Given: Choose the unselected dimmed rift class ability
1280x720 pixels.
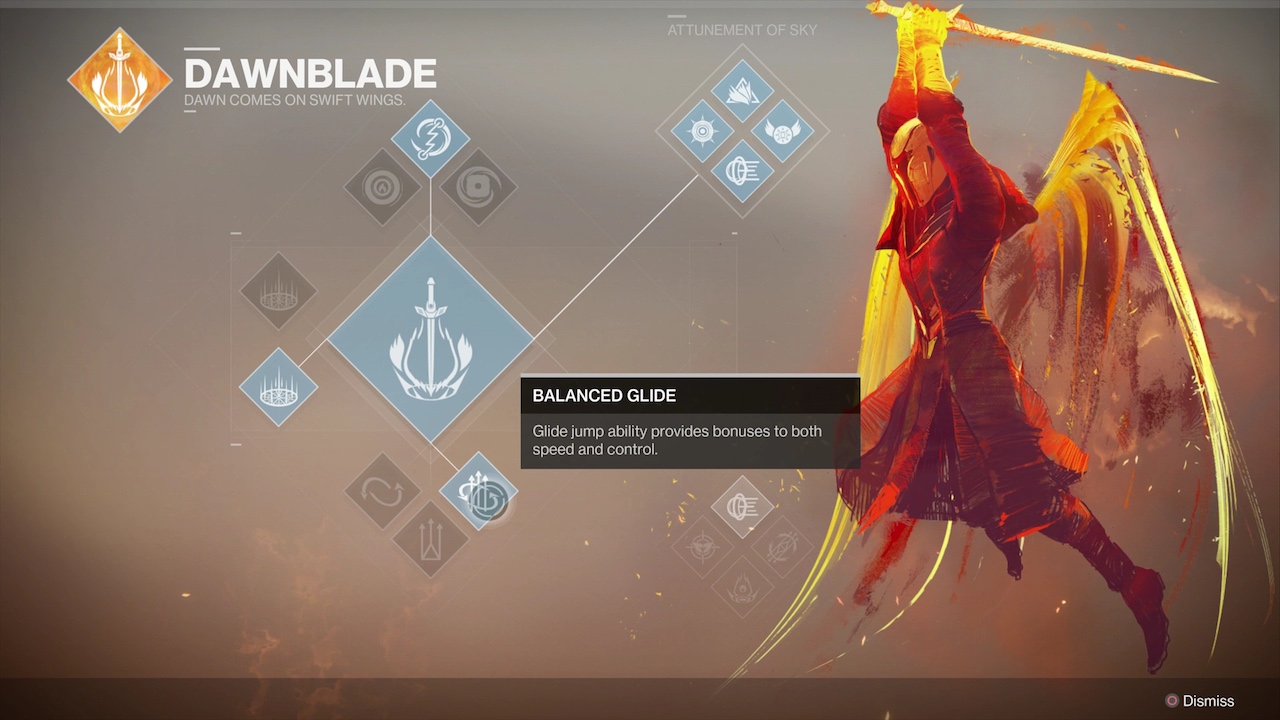Looking at the screenshot, I should (x=278, y=291).
